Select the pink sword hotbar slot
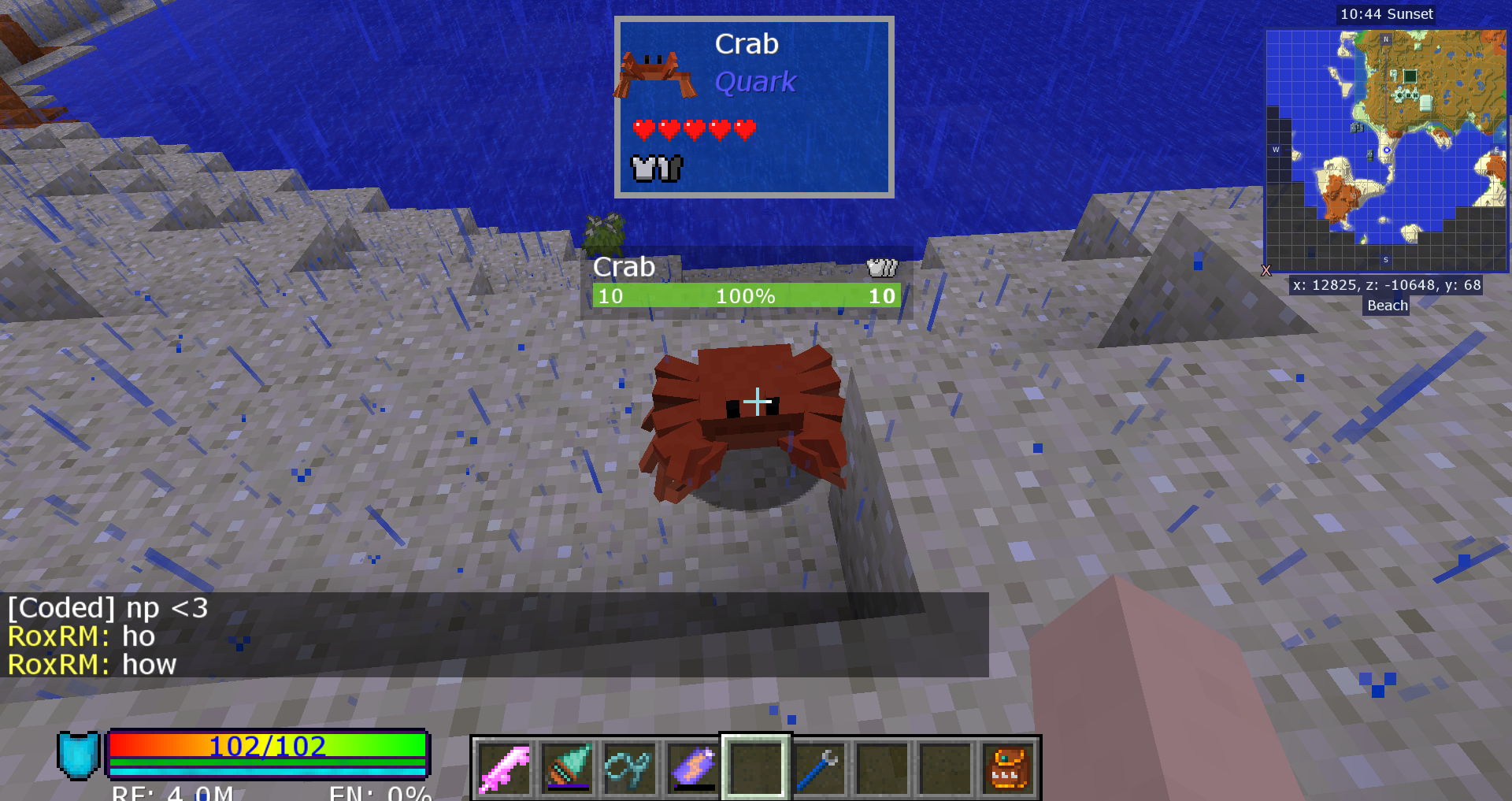This screenshot has height=801, width=1512. pyautogui.click(x=504, y=768)
